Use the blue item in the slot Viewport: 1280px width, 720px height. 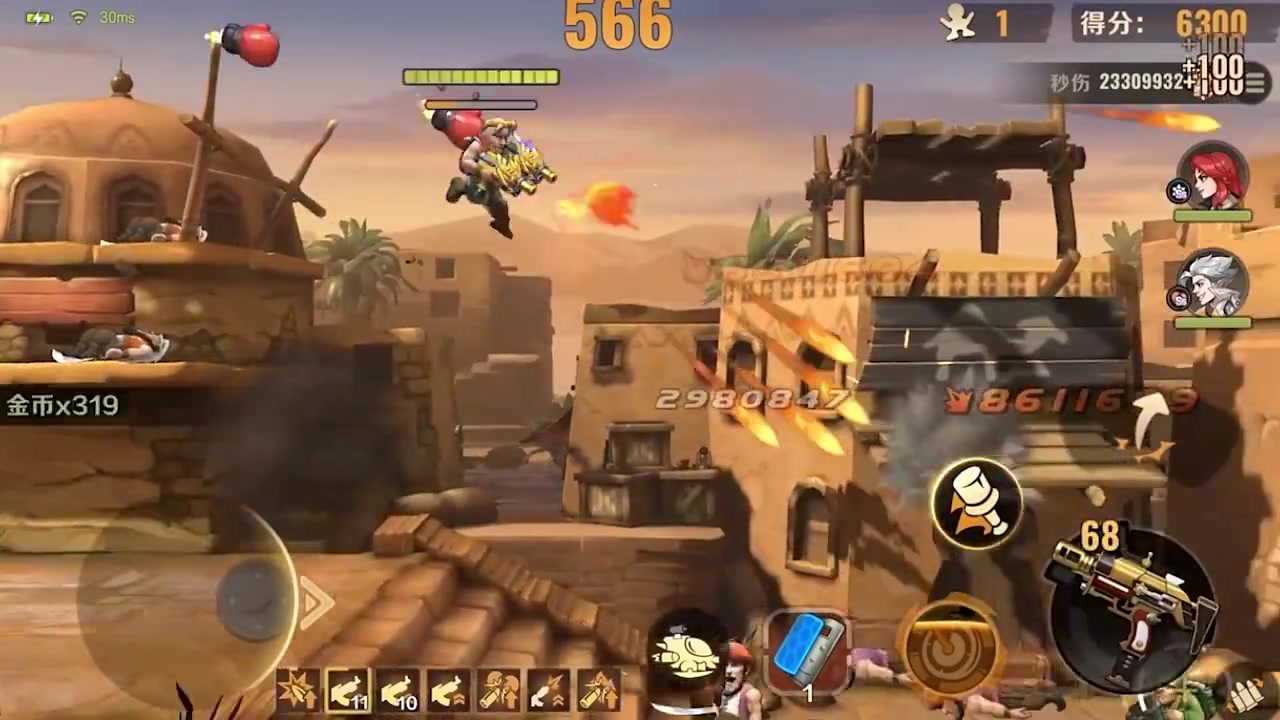point(808,652)
